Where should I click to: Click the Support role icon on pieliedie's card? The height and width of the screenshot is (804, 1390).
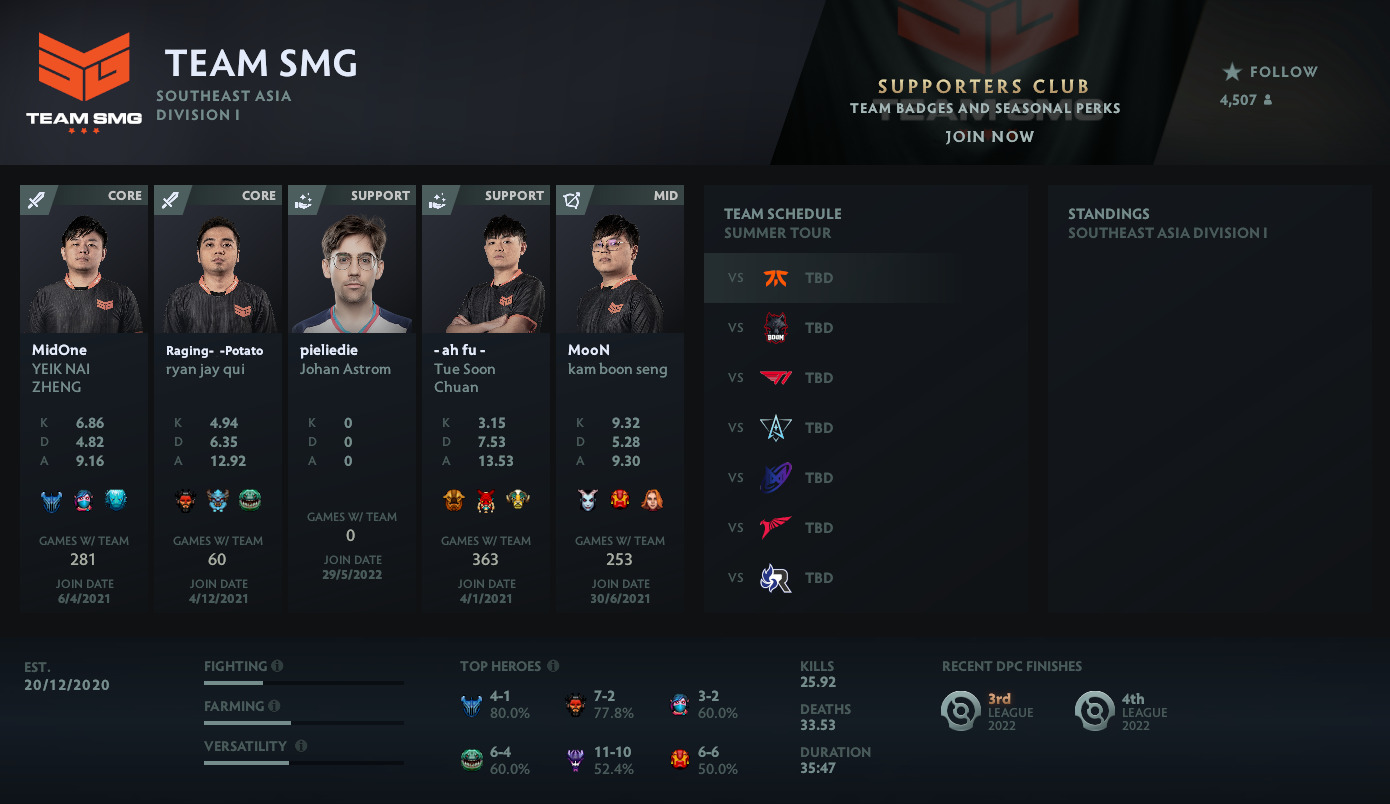305,198
